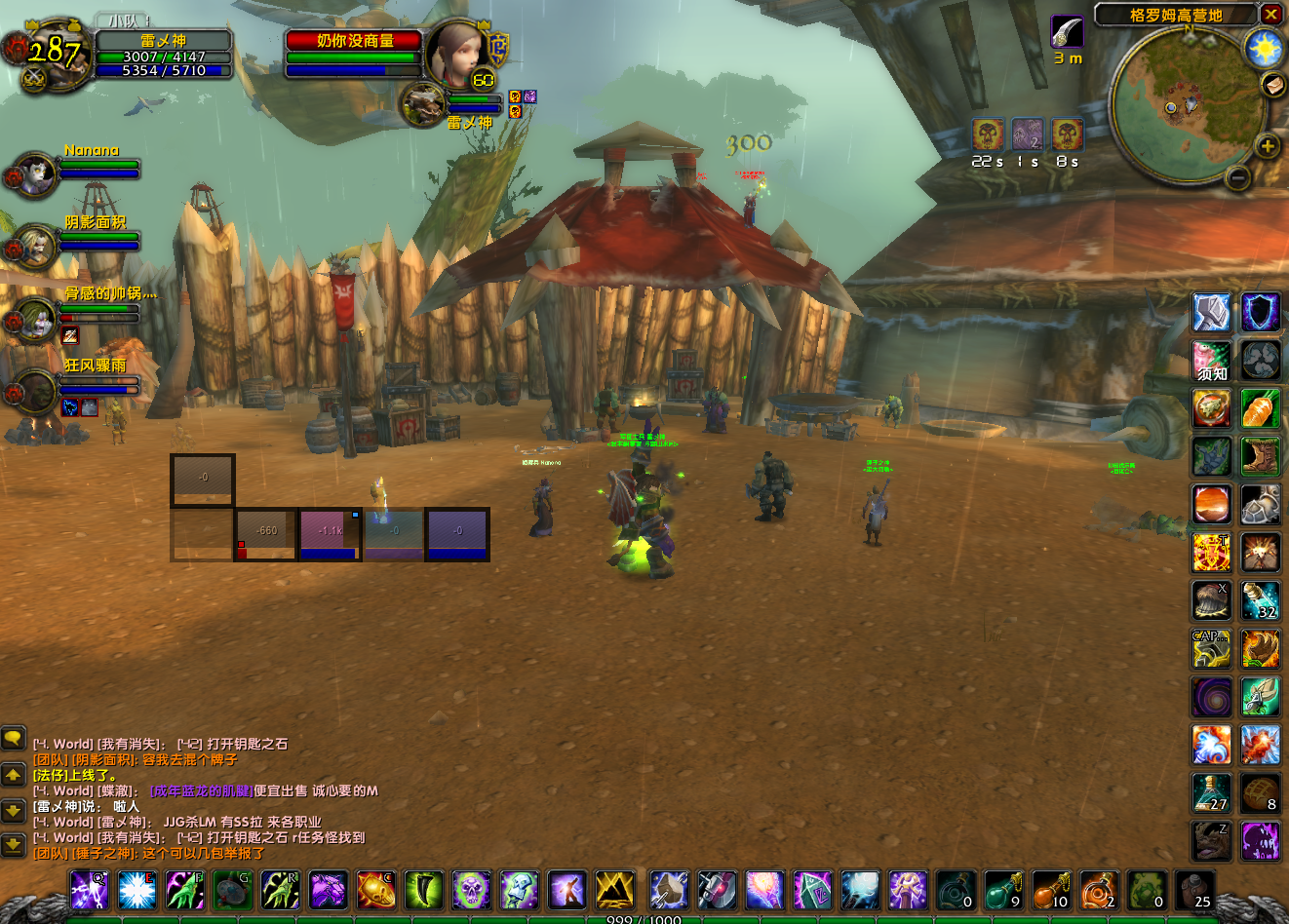
Task: Select the war hammer icon on right action bar
Action: click(x=1211, y=312)
